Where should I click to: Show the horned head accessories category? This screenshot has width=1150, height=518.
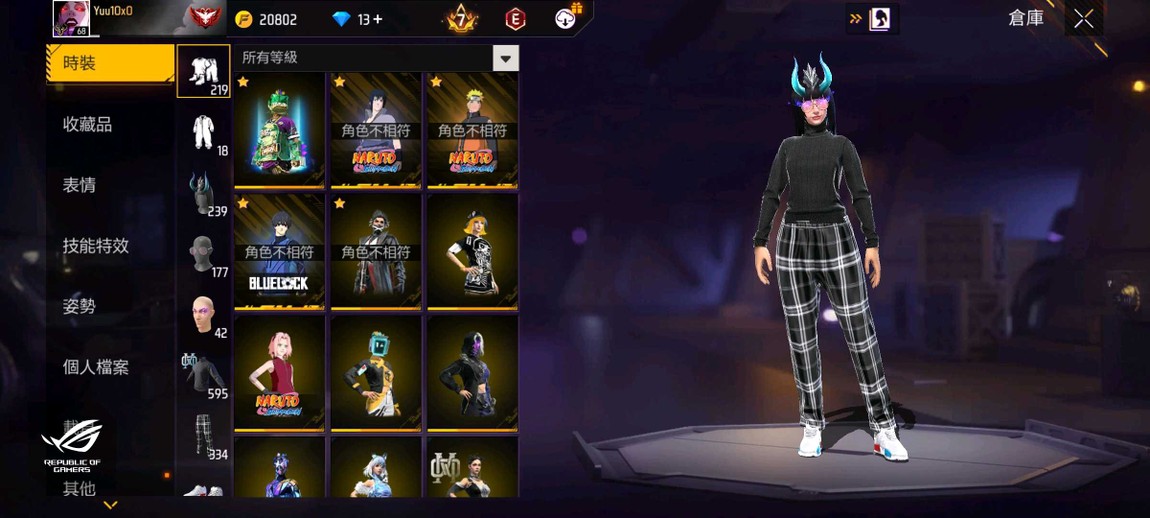[204, 193]
